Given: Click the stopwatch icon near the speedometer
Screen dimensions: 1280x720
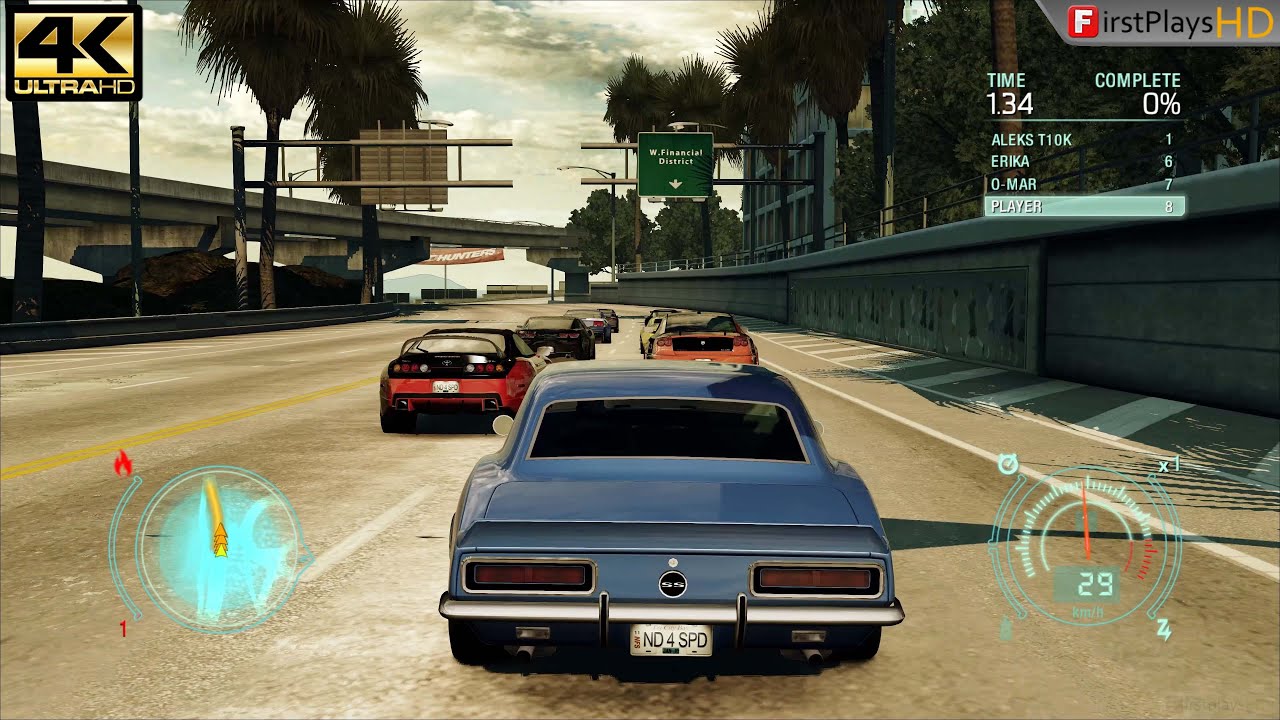Looking at the screenshot, I should (x=1007, y=463).
